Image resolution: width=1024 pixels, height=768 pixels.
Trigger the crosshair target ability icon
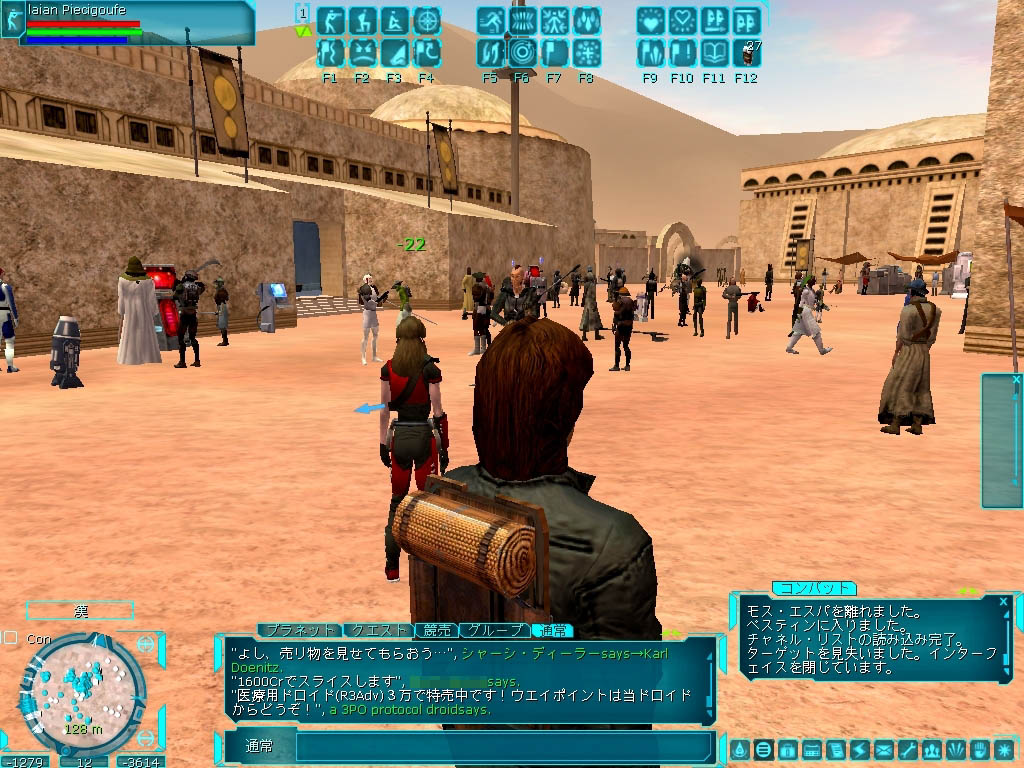point(426,20)
